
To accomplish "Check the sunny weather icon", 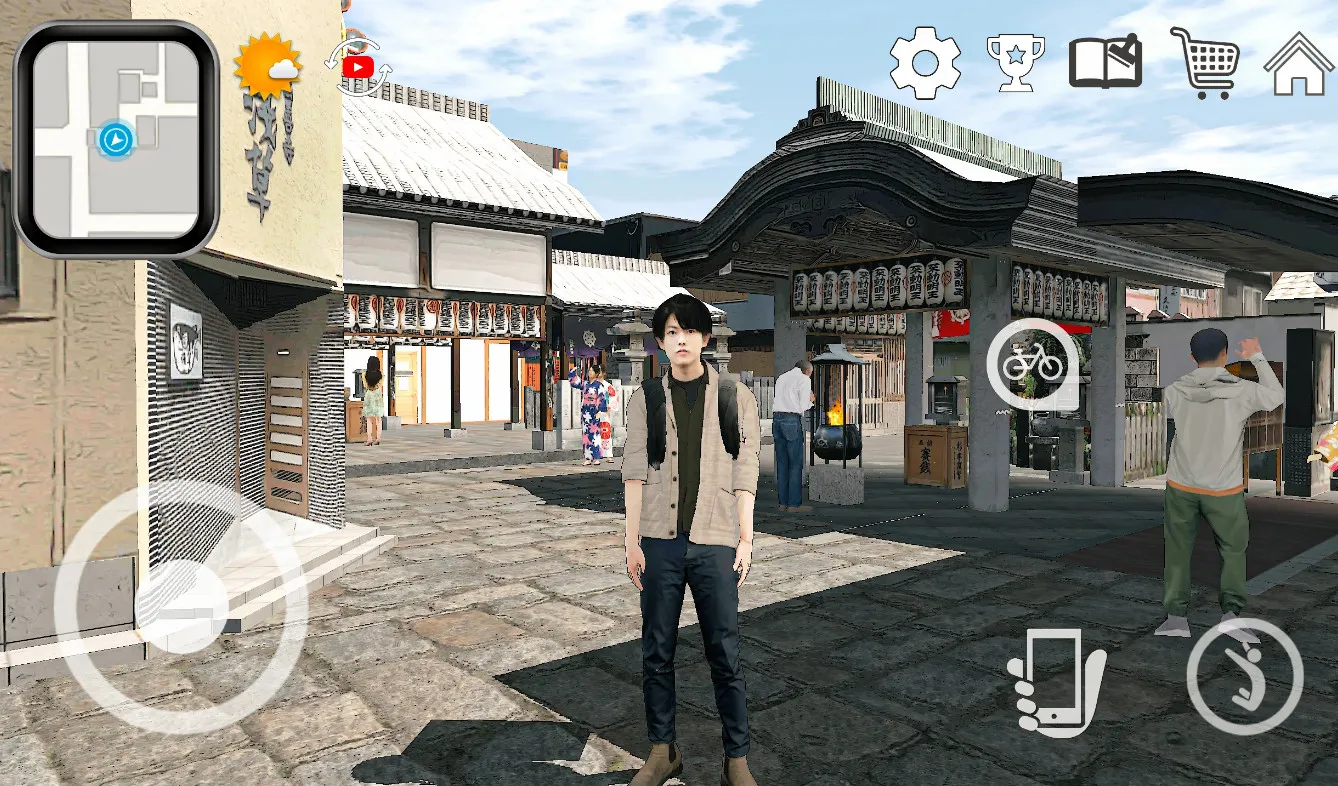I will point(267,66).
